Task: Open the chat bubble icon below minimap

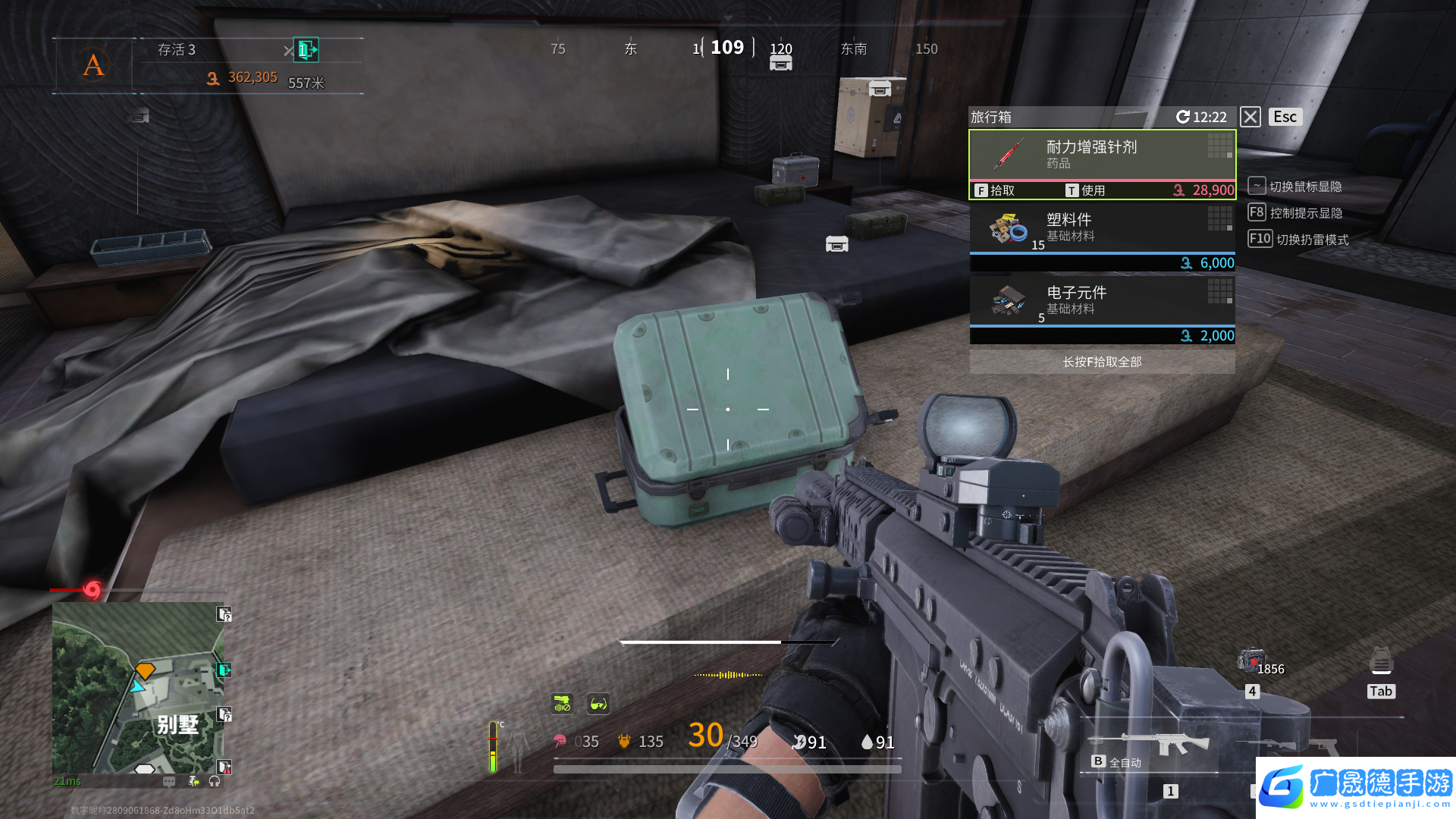Action: [169, 781]
